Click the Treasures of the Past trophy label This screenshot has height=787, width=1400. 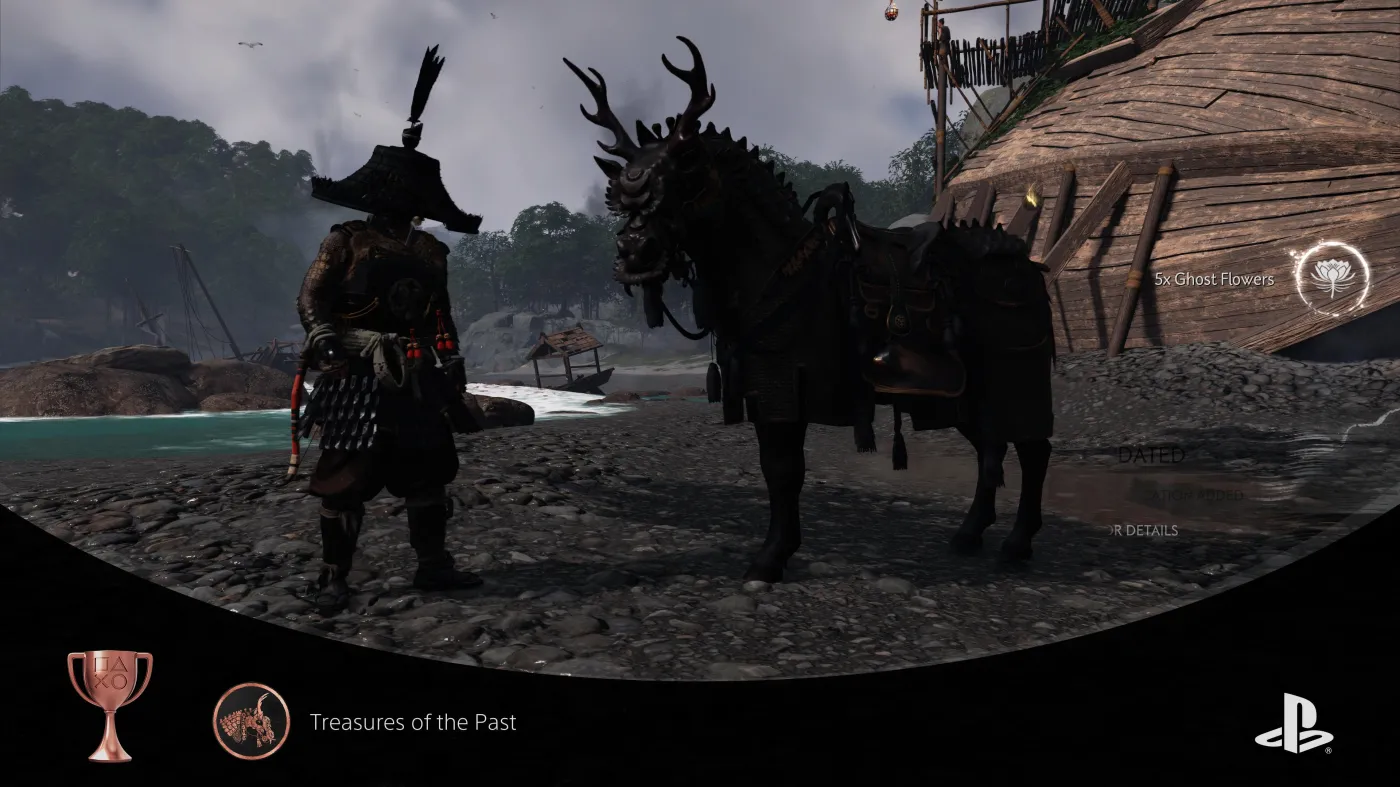[x=414, y=722]
